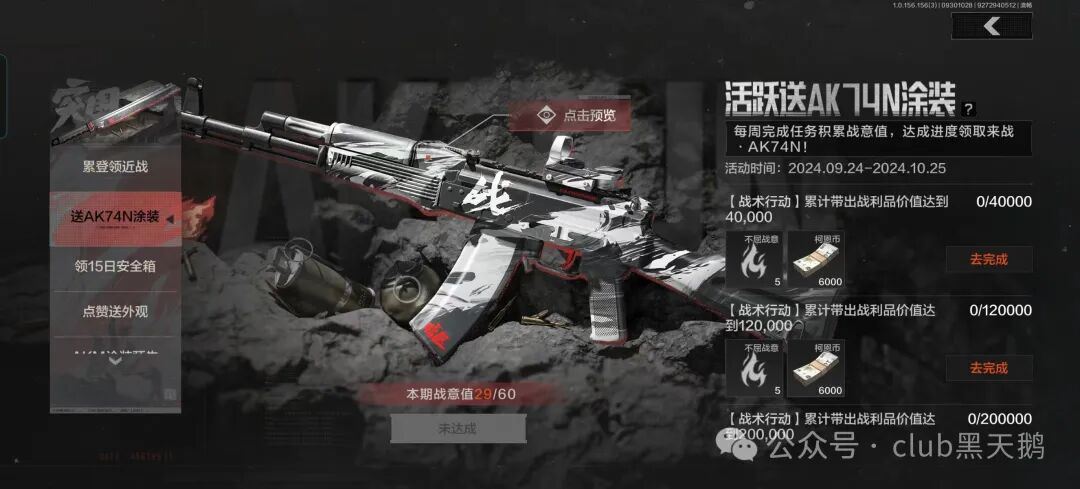The width and height of the screenshot is (1080, 489).
Task: Inspect the 柯恩币 6000 reward of the 120,000 task
Action: click(x=816, y=367)
